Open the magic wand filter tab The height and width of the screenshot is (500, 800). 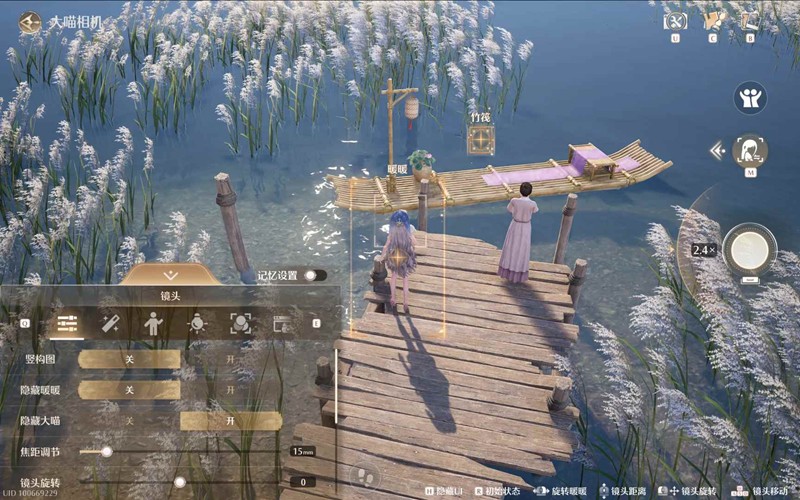[x=110, y=323]
